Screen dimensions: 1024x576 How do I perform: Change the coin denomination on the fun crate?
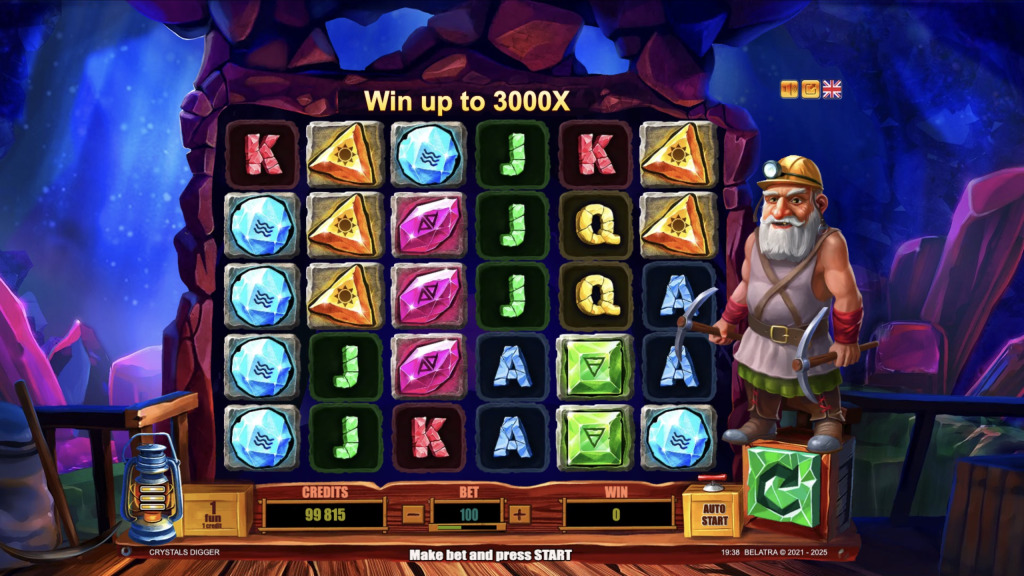(215, 512)
